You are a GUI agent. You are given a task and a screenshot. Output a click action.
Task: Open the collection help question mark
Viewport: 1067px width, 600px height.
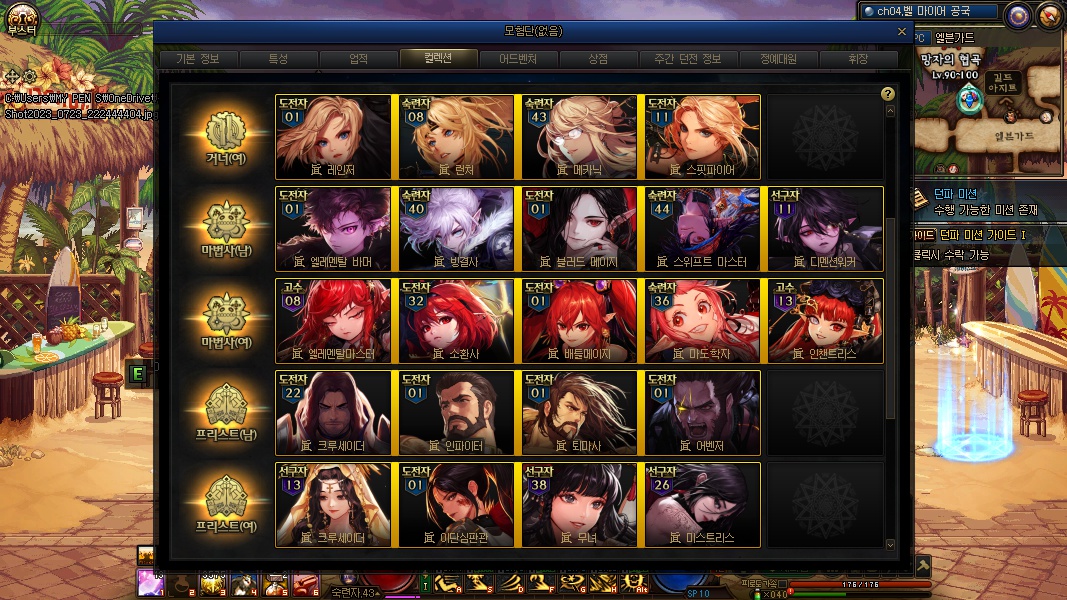pyautogui.click(x=887, y=94)
